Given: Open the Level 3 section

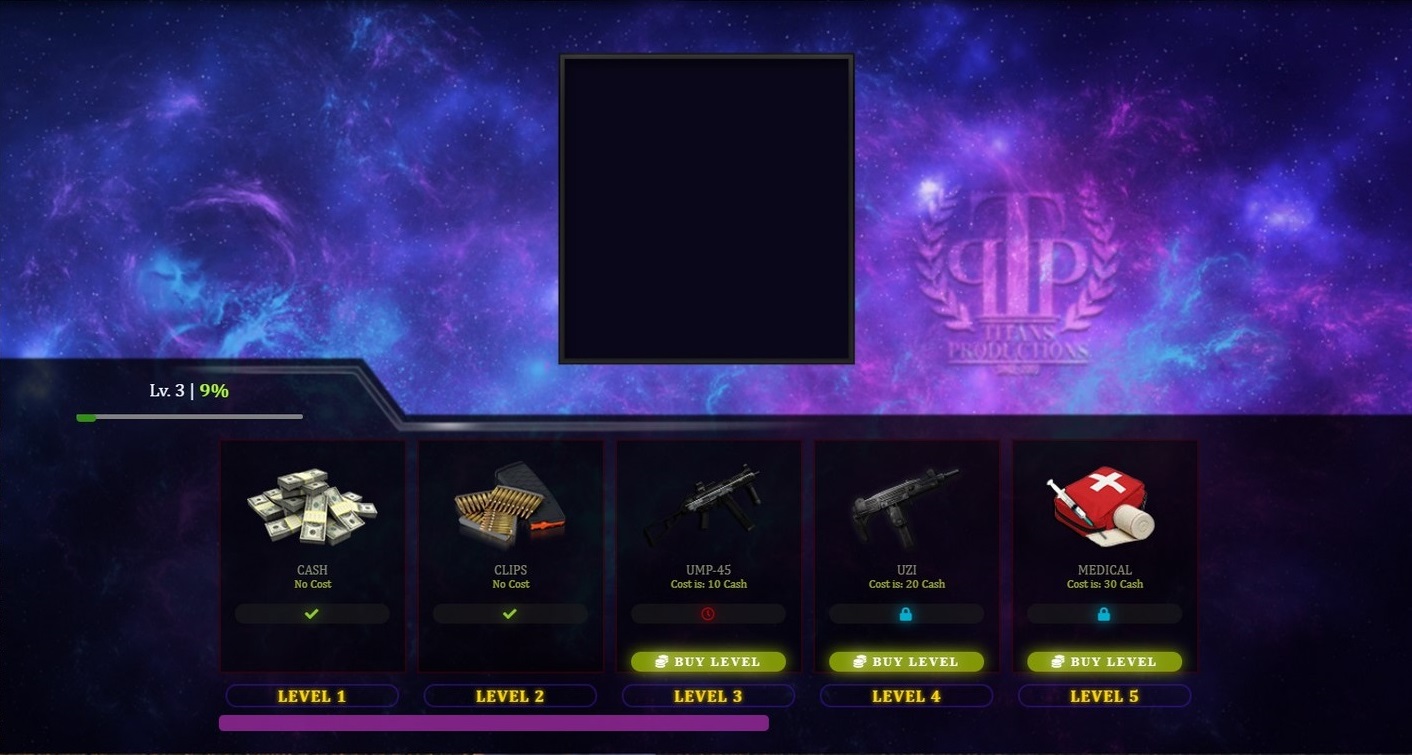Looking at the screenshot, I should [708, 695].
